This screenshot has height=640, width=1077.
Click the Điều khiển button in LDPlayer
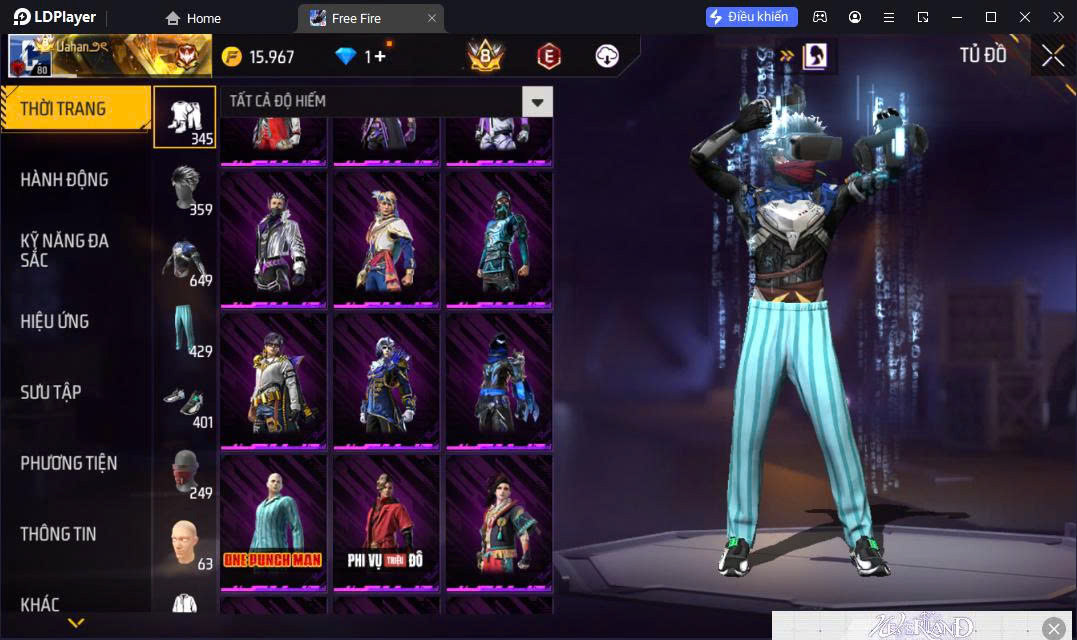[x=751, y=17]
